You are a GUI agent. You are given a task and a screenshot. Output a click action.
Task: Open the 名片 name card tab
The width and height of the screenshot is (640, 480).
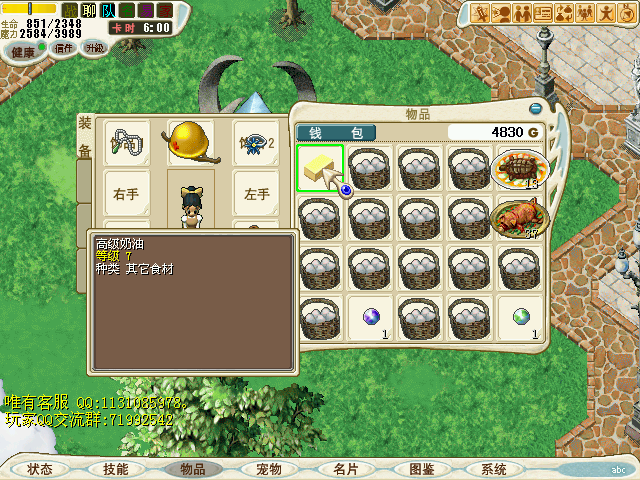(x=346, y=469)
